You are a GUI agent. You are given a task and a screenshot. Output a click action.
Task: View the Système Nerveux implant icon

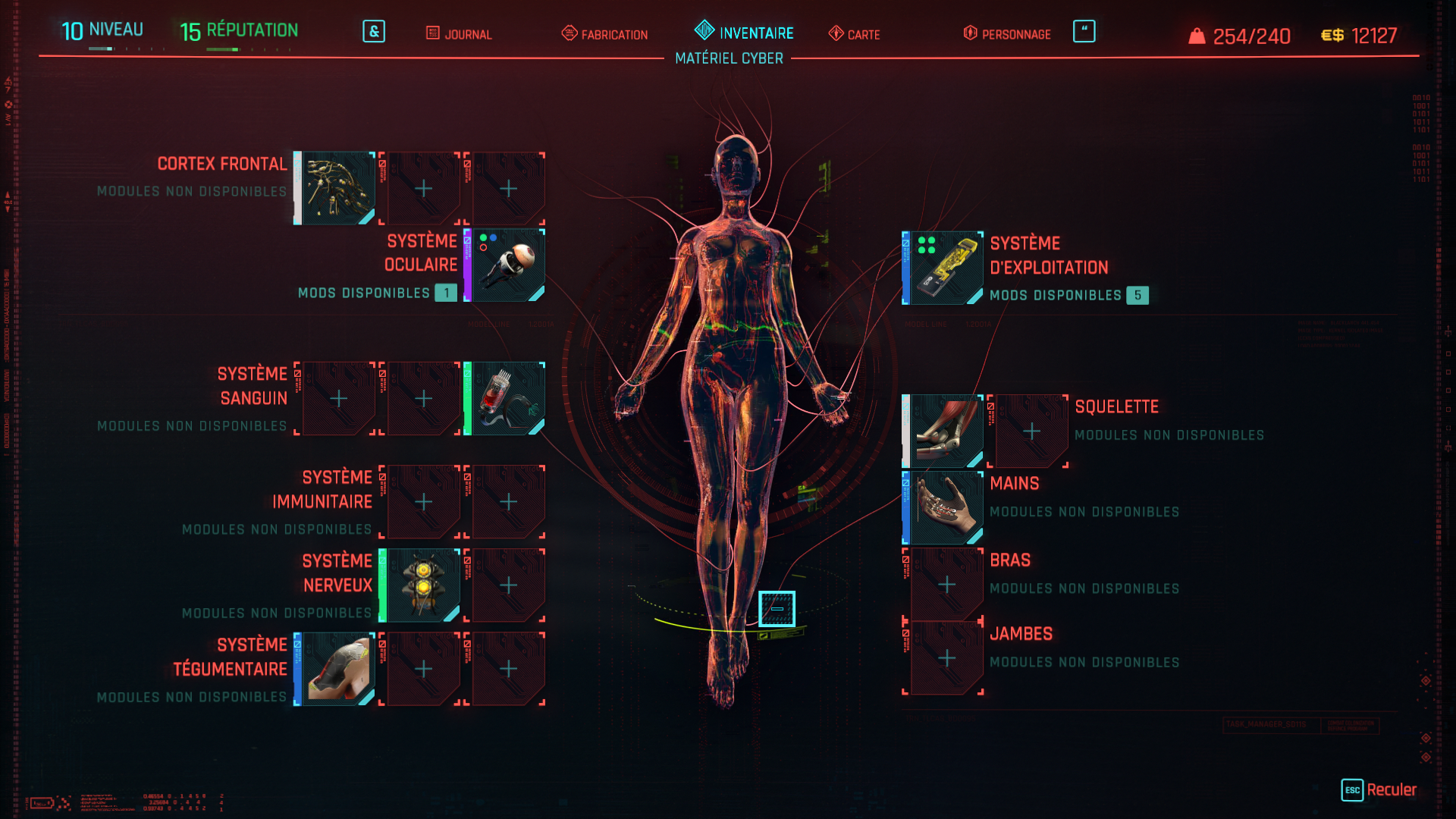pos(422,585)
